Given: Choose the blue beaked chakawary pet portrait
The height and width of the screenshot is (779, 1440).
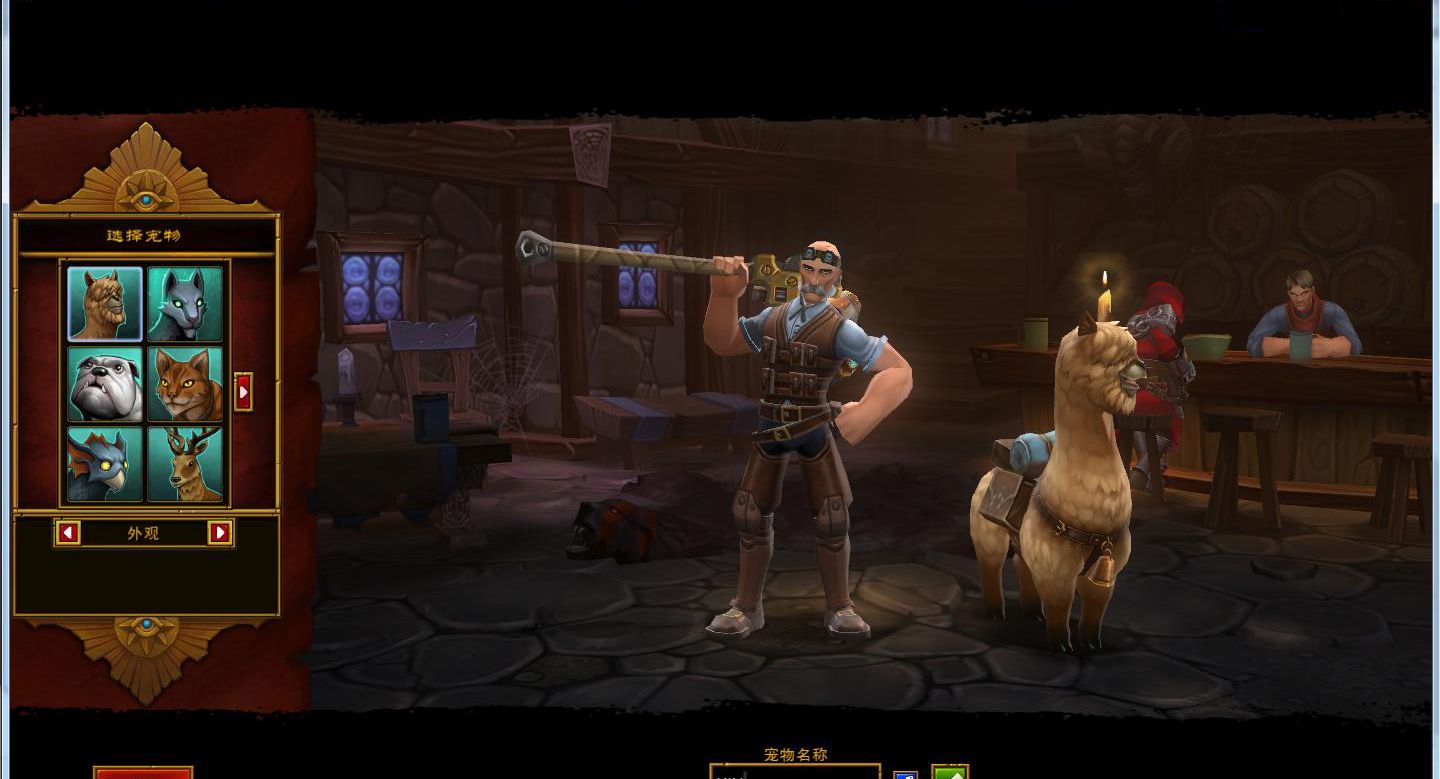Looking at the screenshot, I should click(x=105, y=464).
